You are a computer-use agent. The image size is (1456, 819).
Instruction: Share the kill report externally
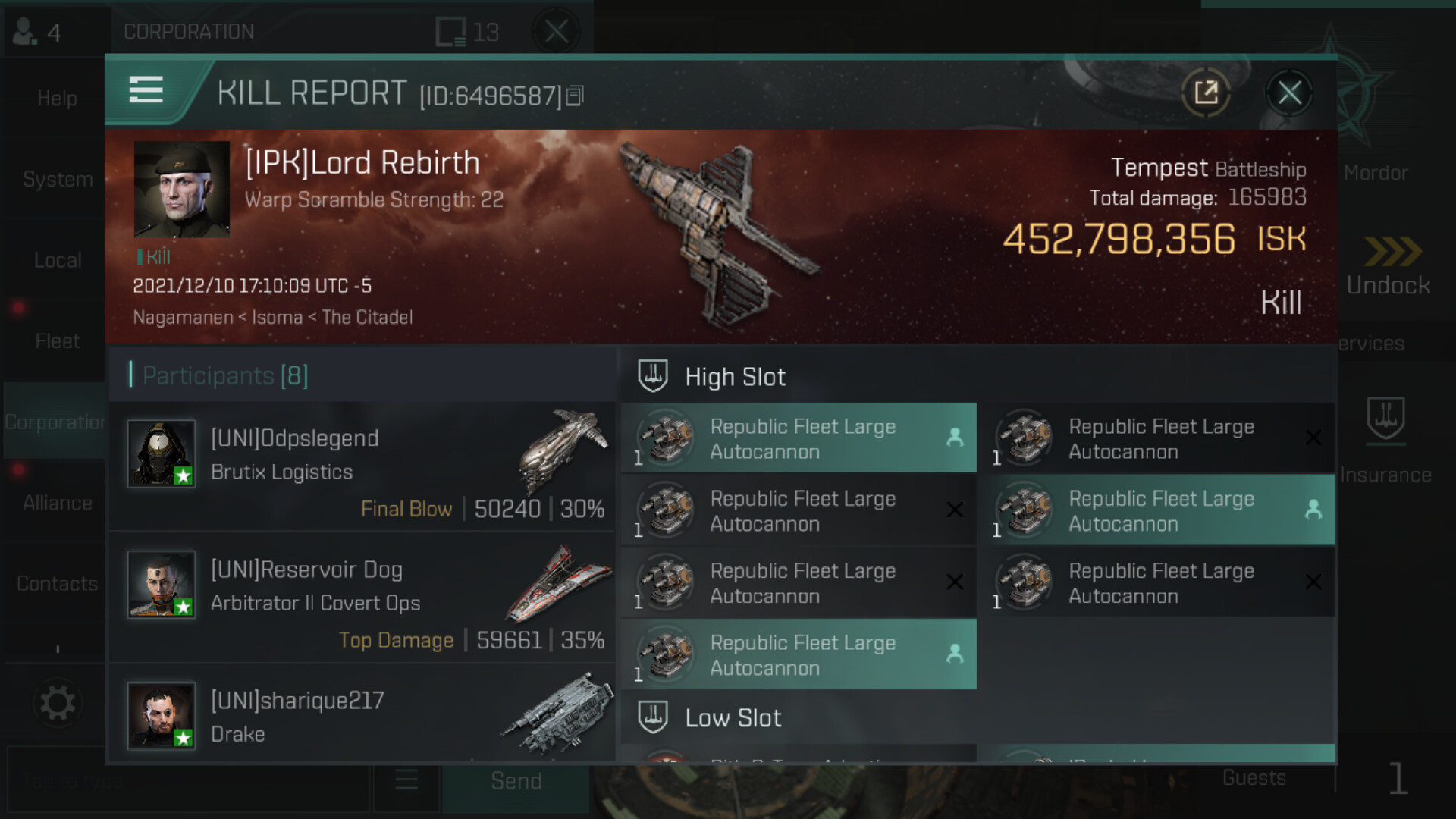tap(1206, 94)
